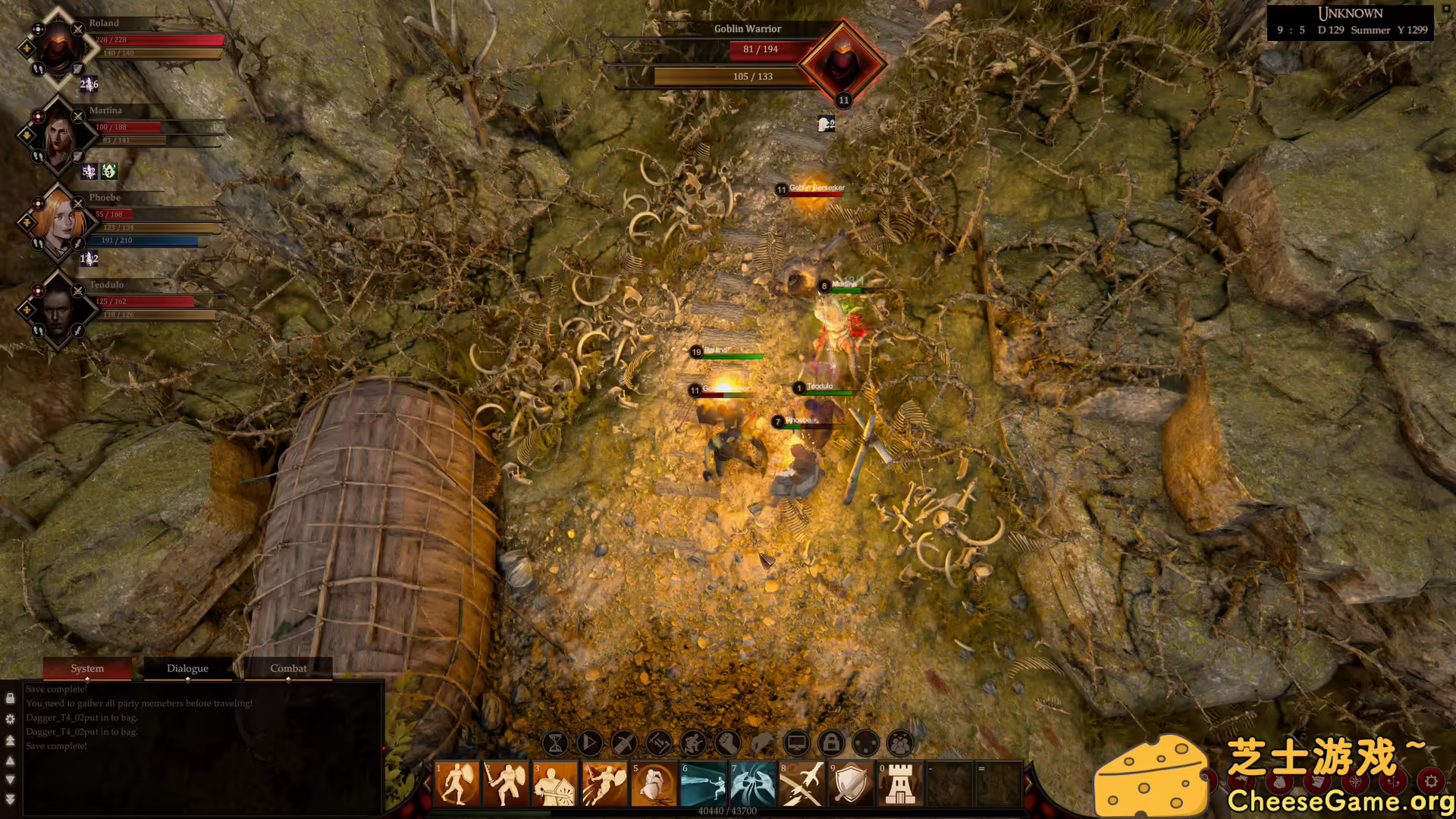Open the monitor display settings icon
This screenshot has width=1456, height=819.
[795, 744]
